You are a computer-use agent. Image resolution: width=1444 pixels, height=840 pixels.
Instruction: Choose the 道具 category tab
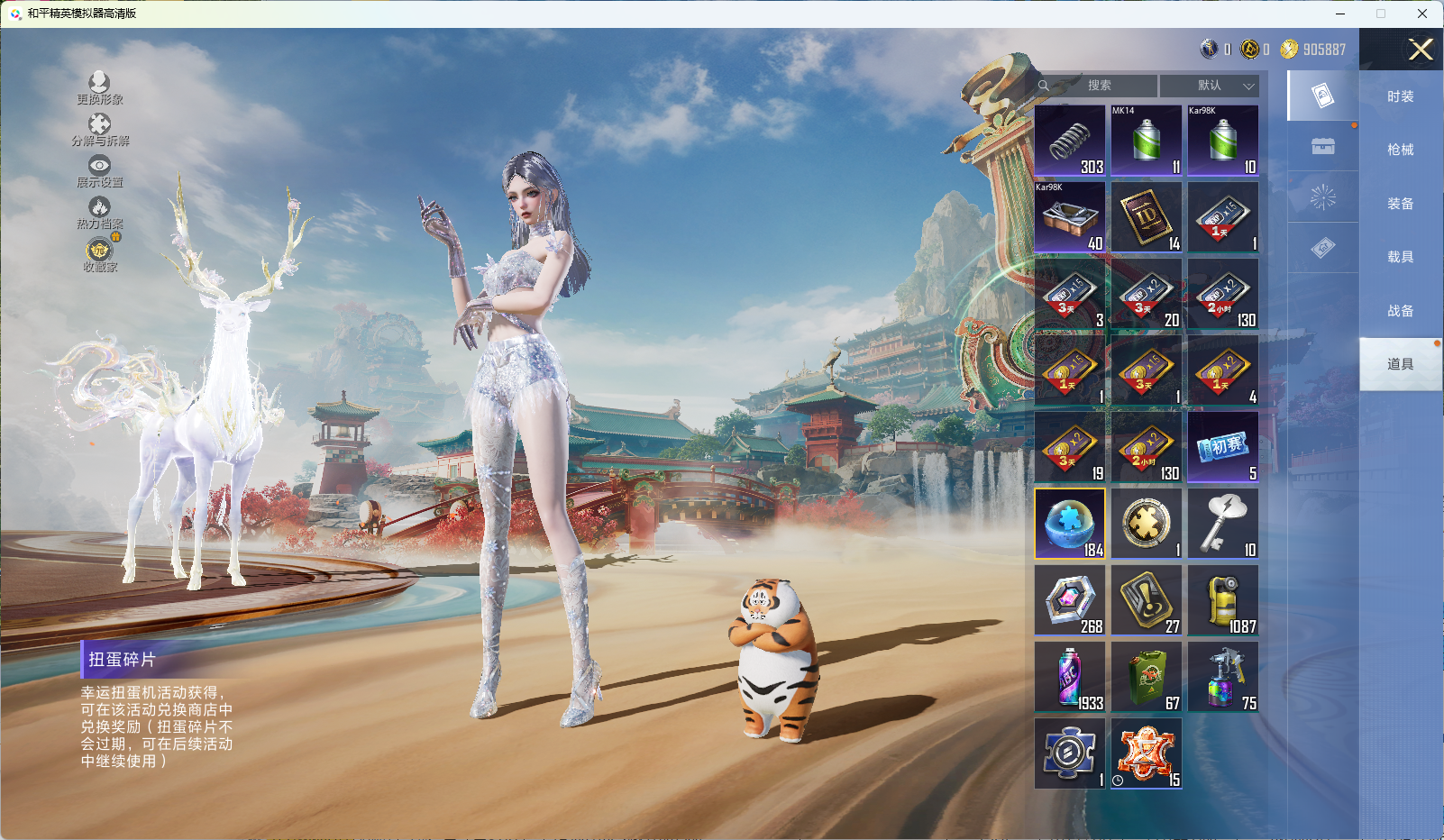1400,364
